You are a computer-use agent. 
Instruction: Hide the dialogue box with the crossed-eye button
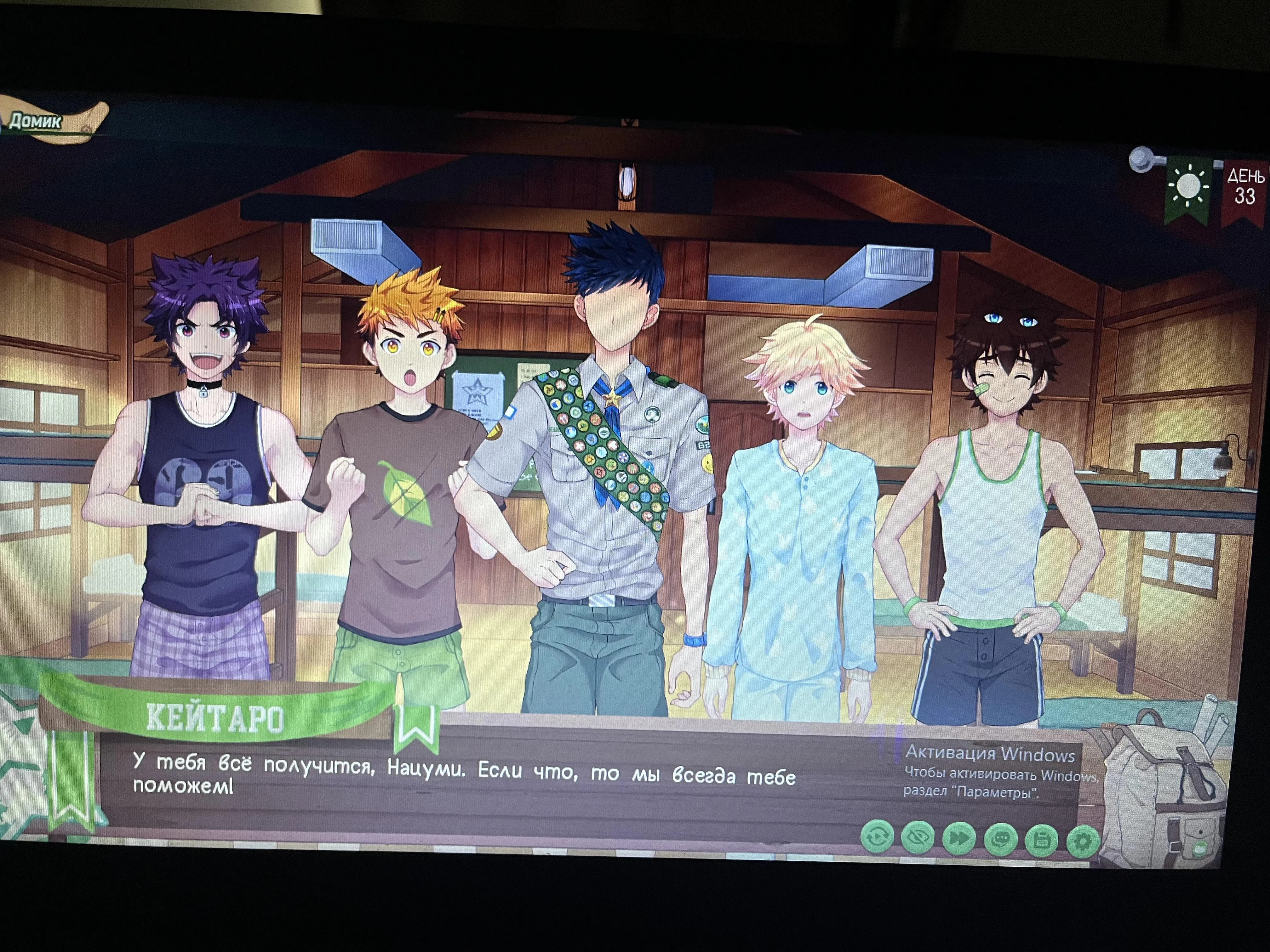coord(918,837)
